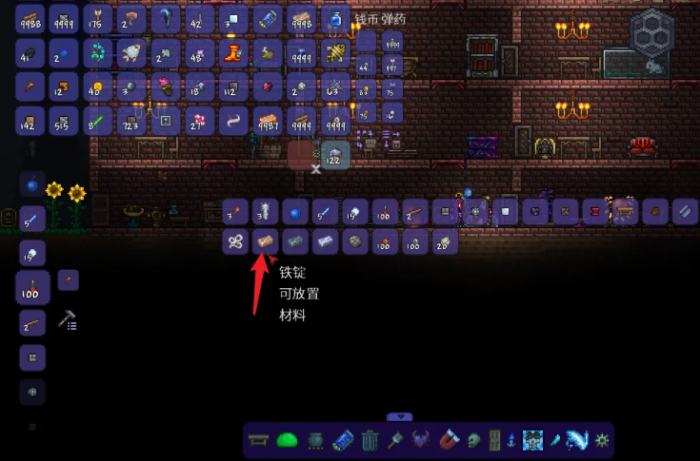Select the piggy bank slot showing 122
The width and height of the screenshot is (700, 461).
pos(334,156)
